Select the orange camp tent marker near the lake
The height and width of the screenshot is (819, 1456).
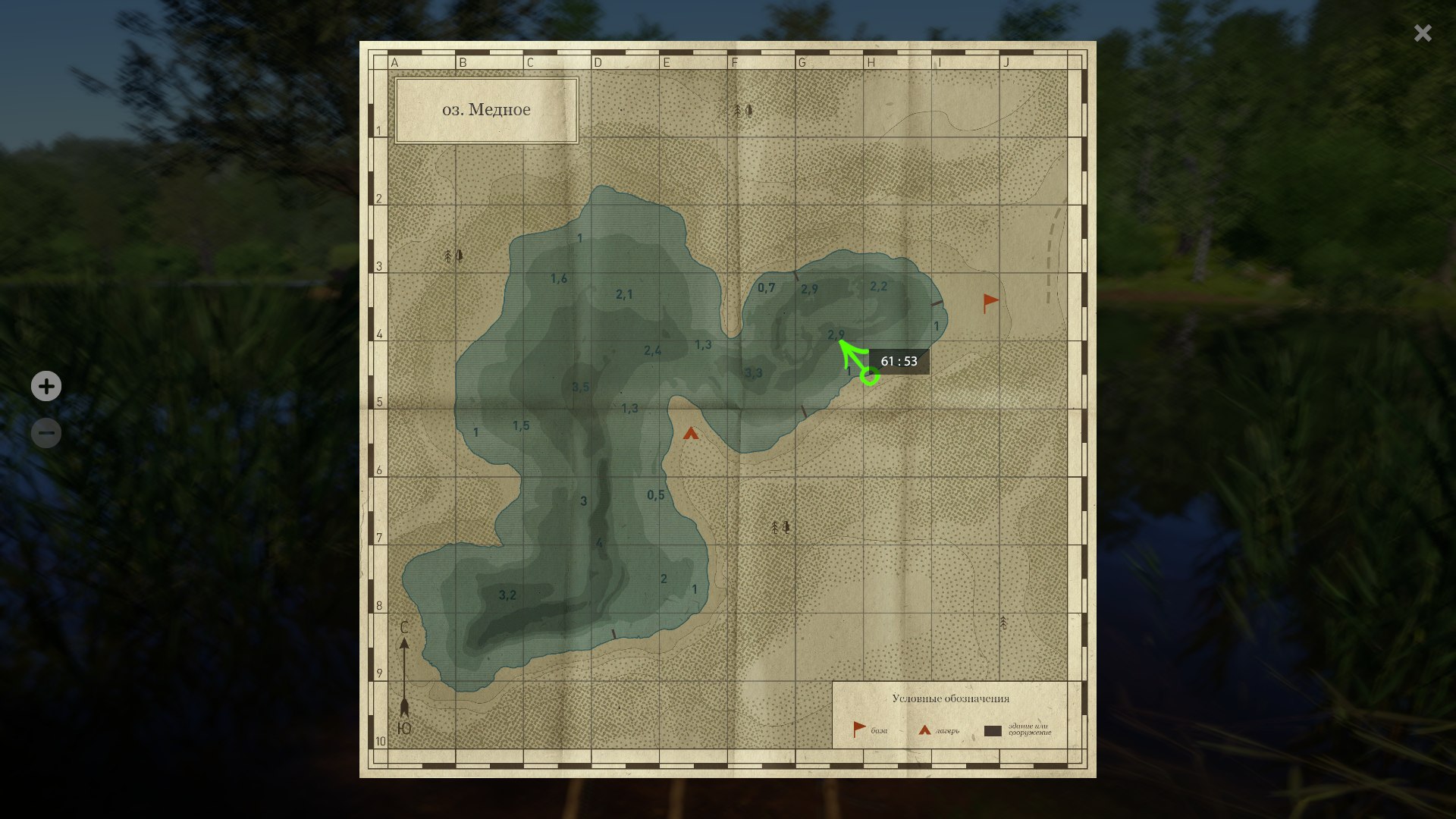click(692, 435)
